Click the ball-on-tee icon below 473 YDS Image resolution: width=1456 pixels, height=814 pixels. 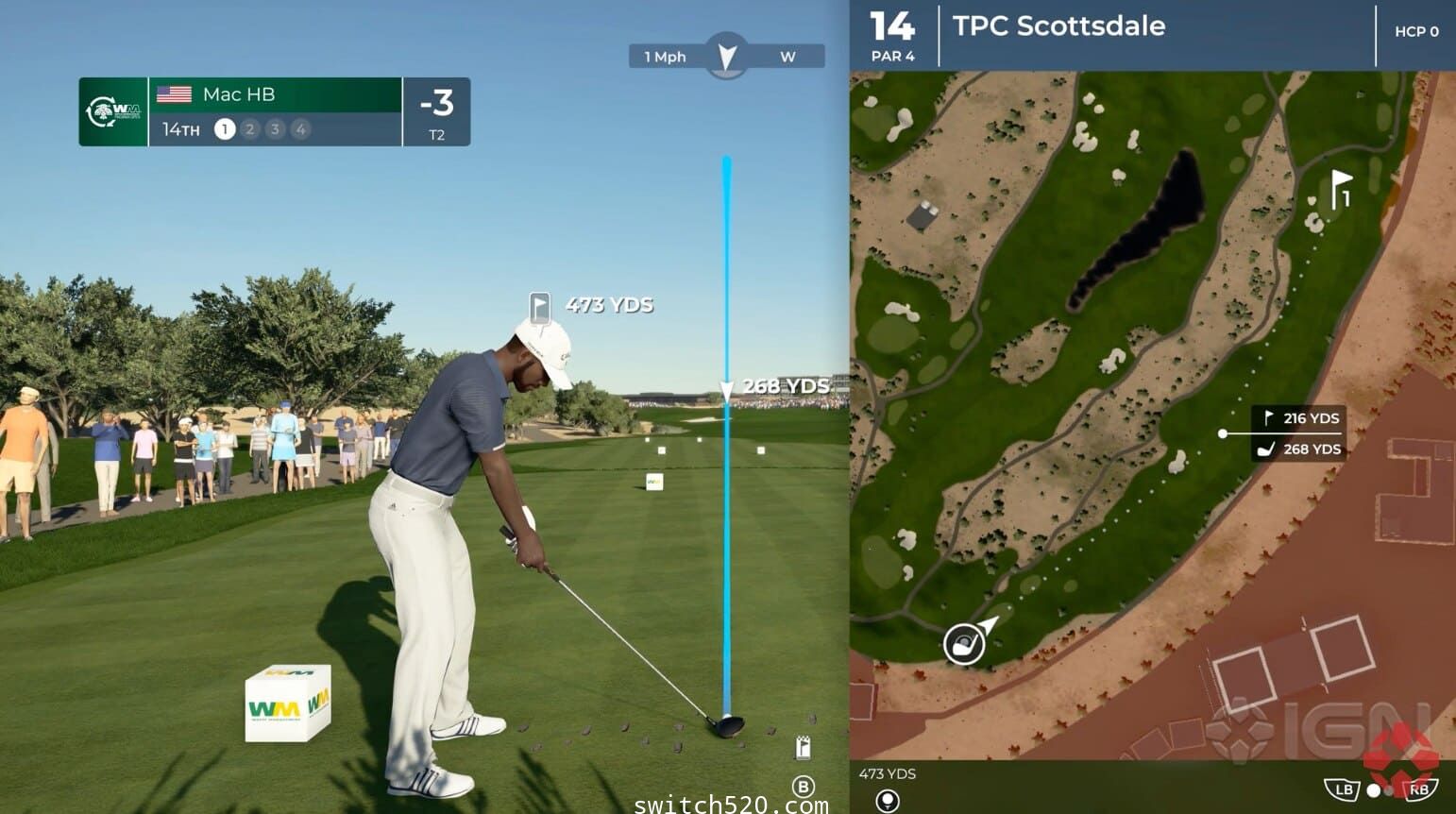tap(887, 801)
